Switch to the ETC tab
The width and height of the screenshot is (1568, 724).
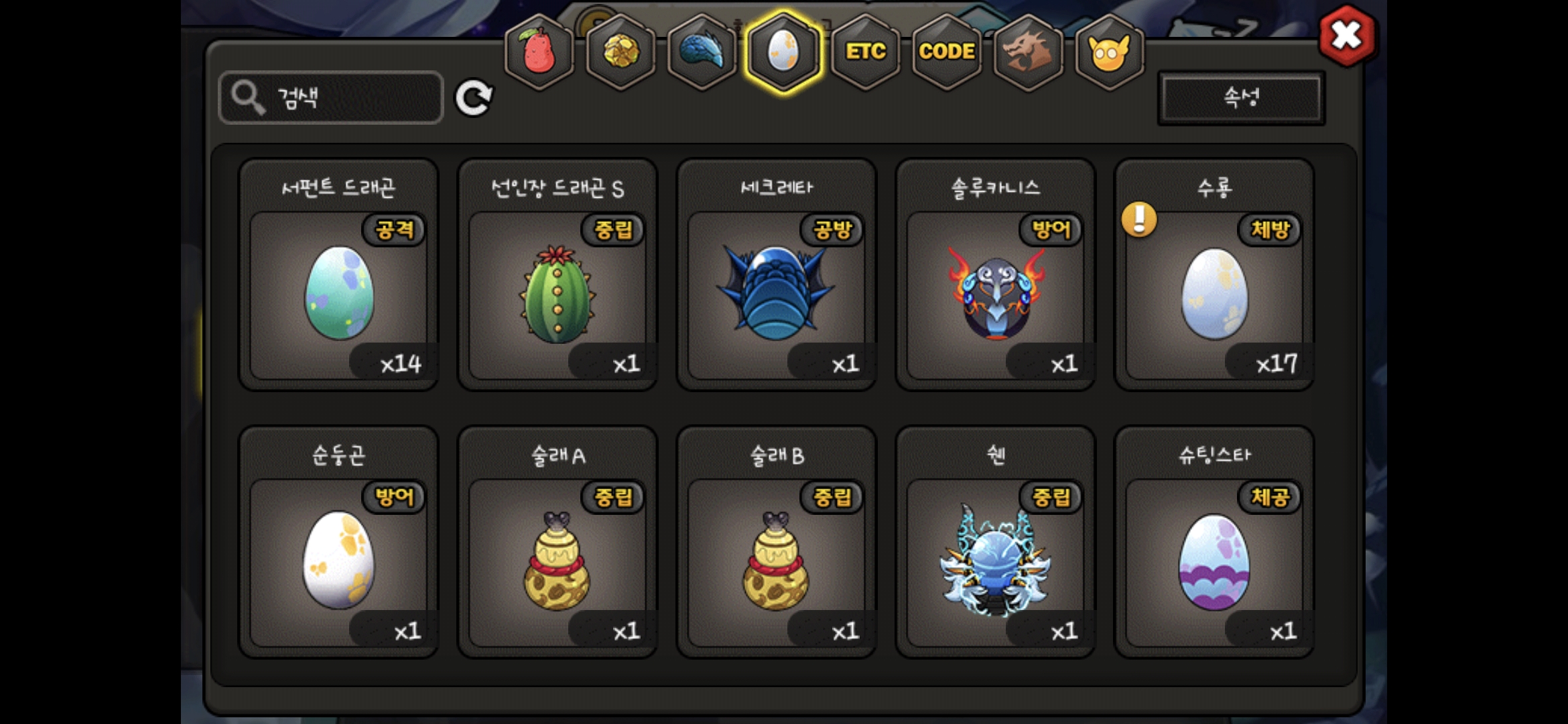click(865, 52)
